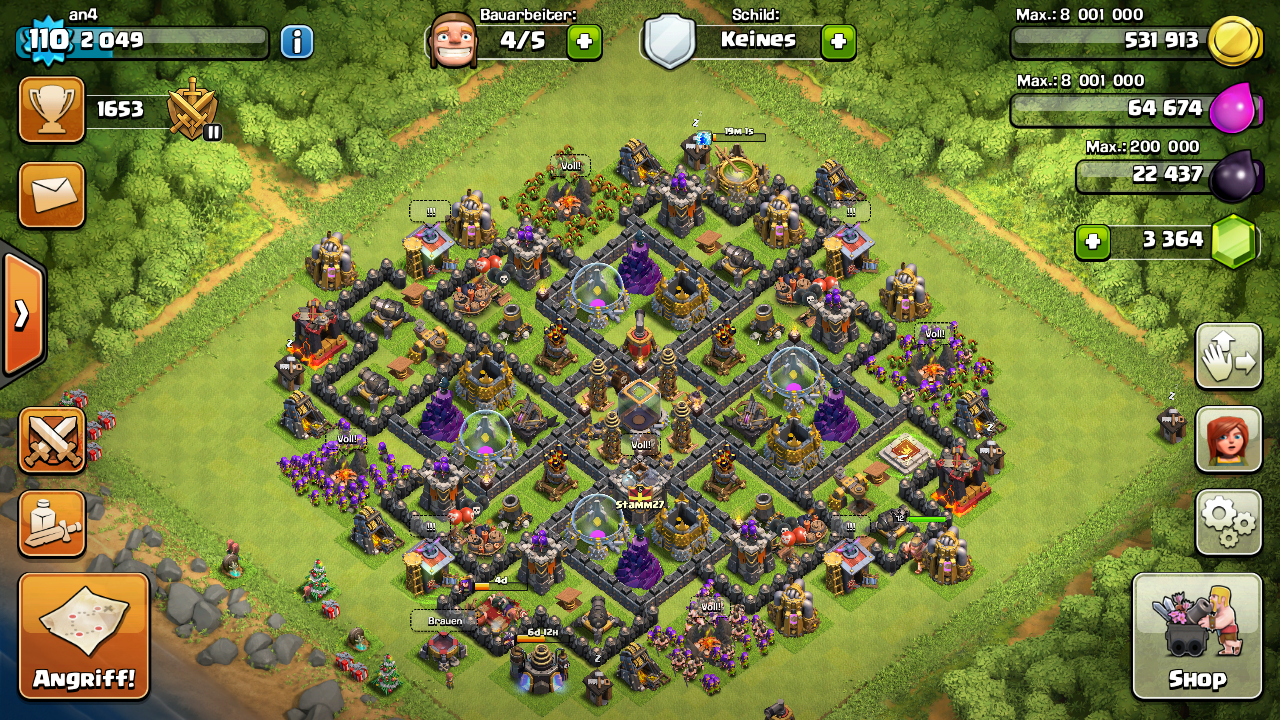Show the player profile info
The image size is (1280, 720).
point(296,42)
